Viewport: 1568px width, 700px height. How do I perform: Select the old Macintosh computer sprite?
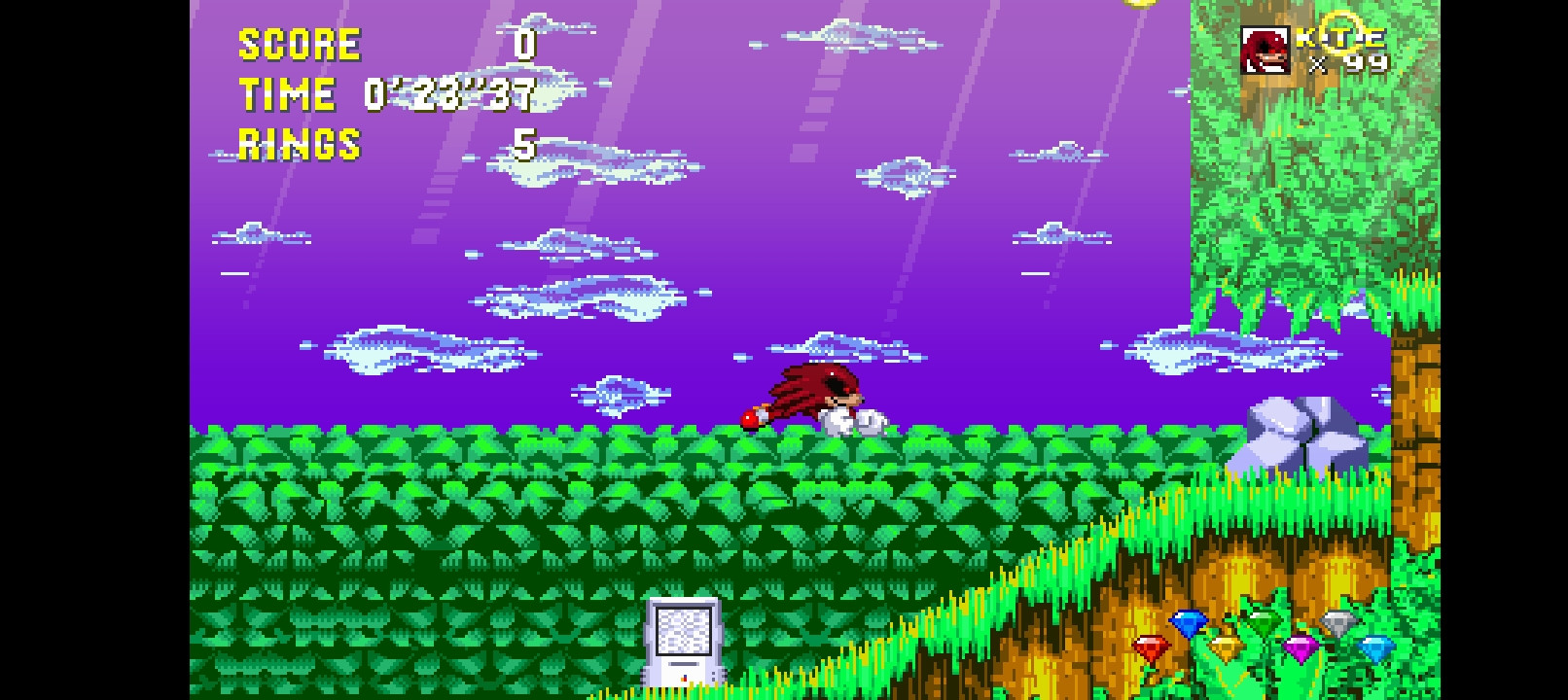(684, 642)
